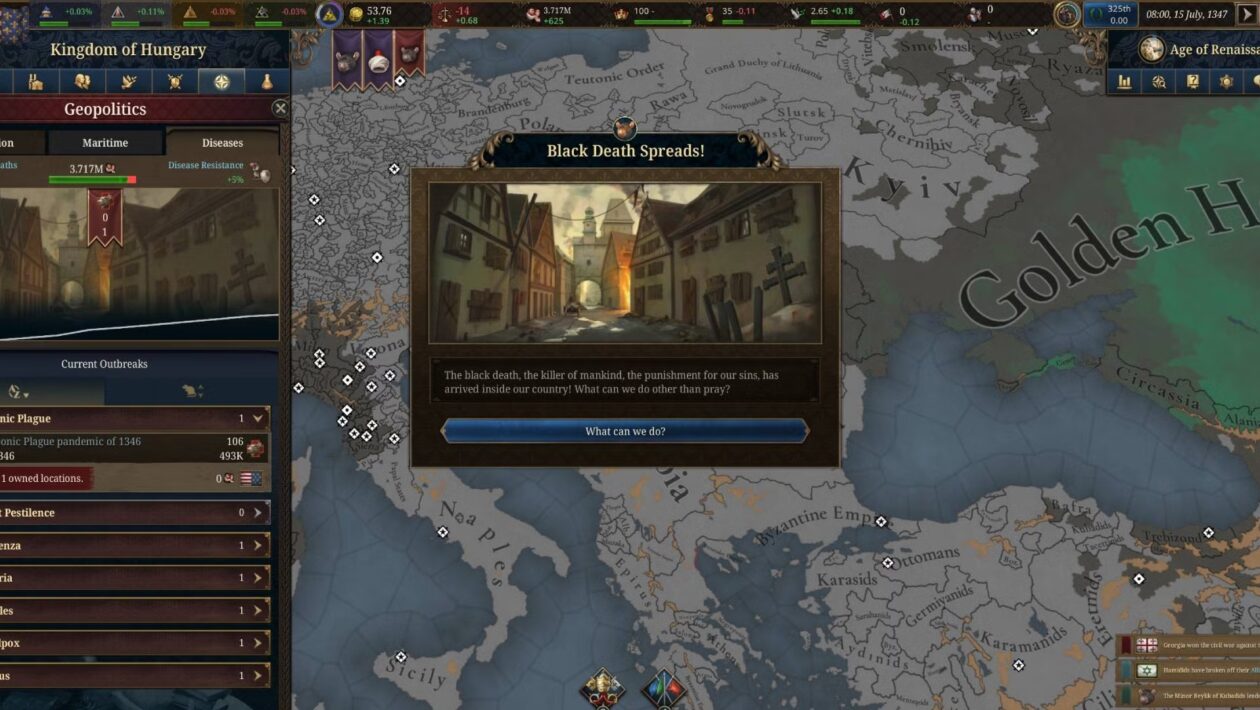
Task: Unpause the game with the play arrow
Action: click(1247, 15)
